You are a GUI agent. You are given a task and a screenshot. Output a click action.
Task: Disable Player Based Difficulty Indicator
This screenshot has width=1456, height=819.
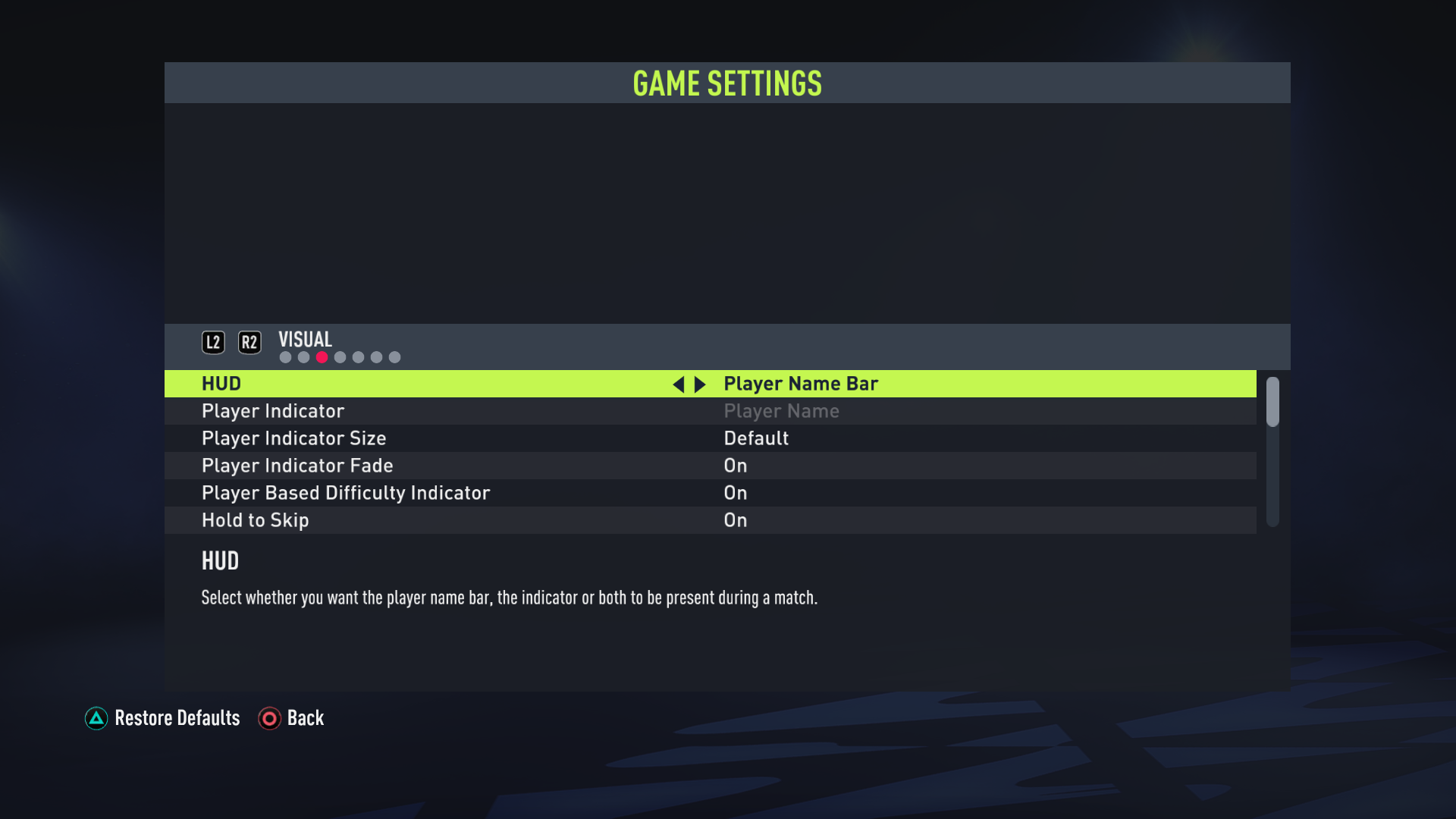(735, 493)
